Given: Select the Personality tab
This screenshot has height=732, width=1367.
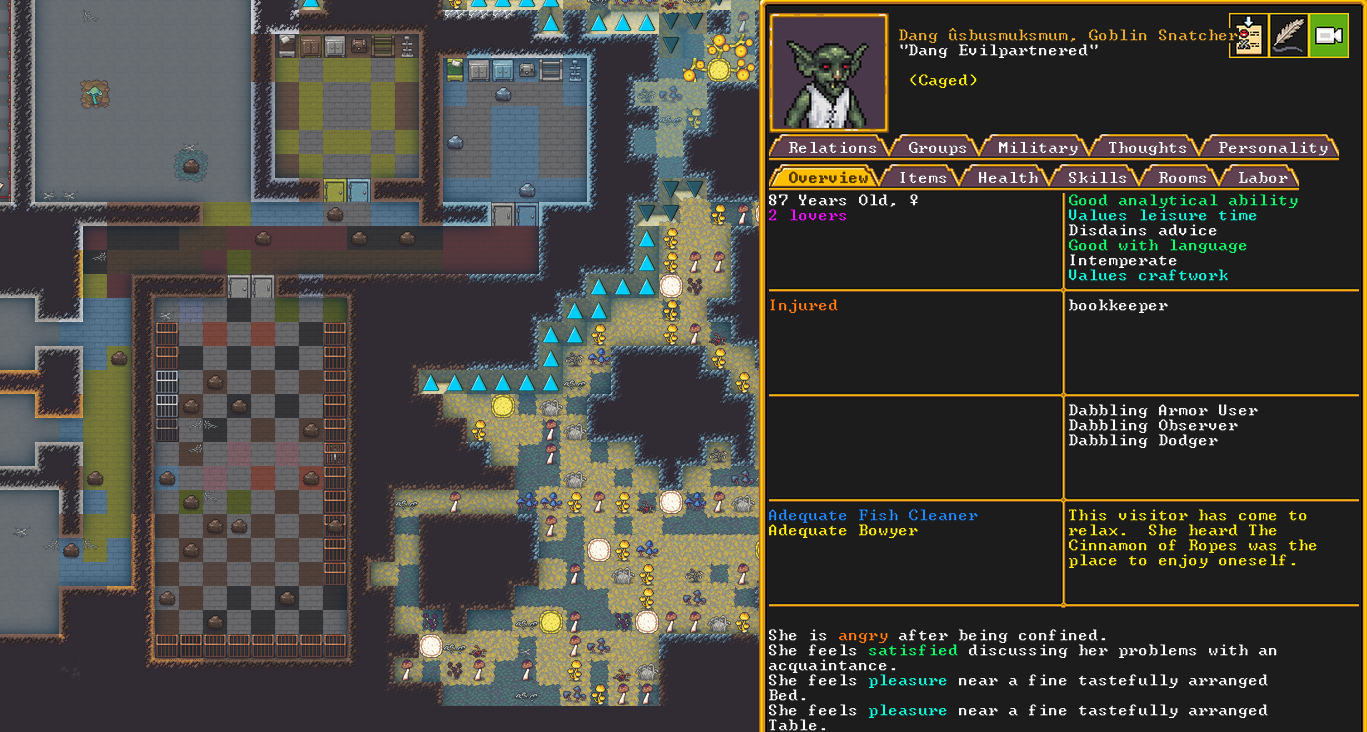Looking at the screenshot, I should point(1272,147).
